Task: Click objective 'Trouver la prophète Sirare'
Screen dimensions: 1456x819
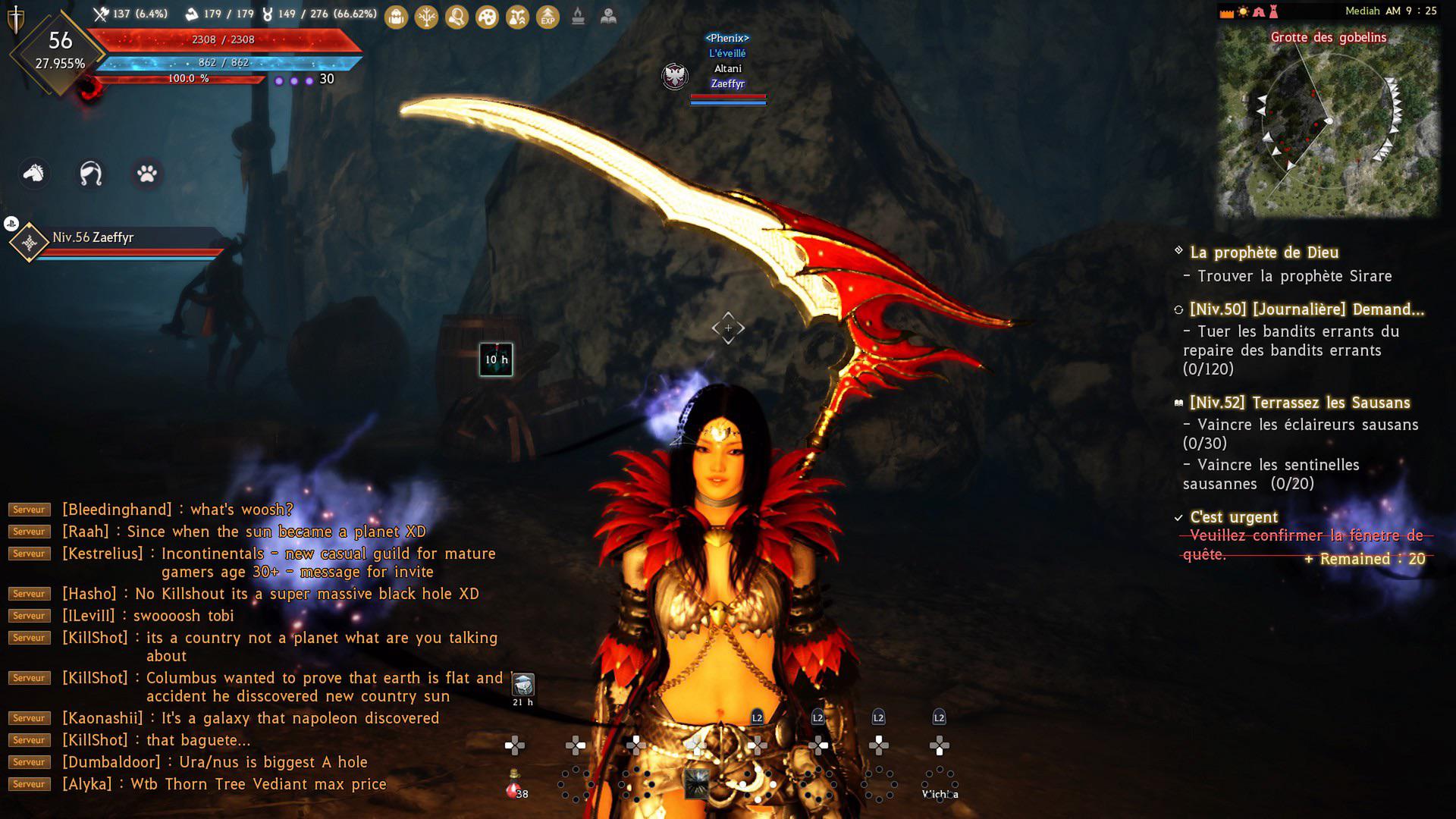Action: 1295,276
